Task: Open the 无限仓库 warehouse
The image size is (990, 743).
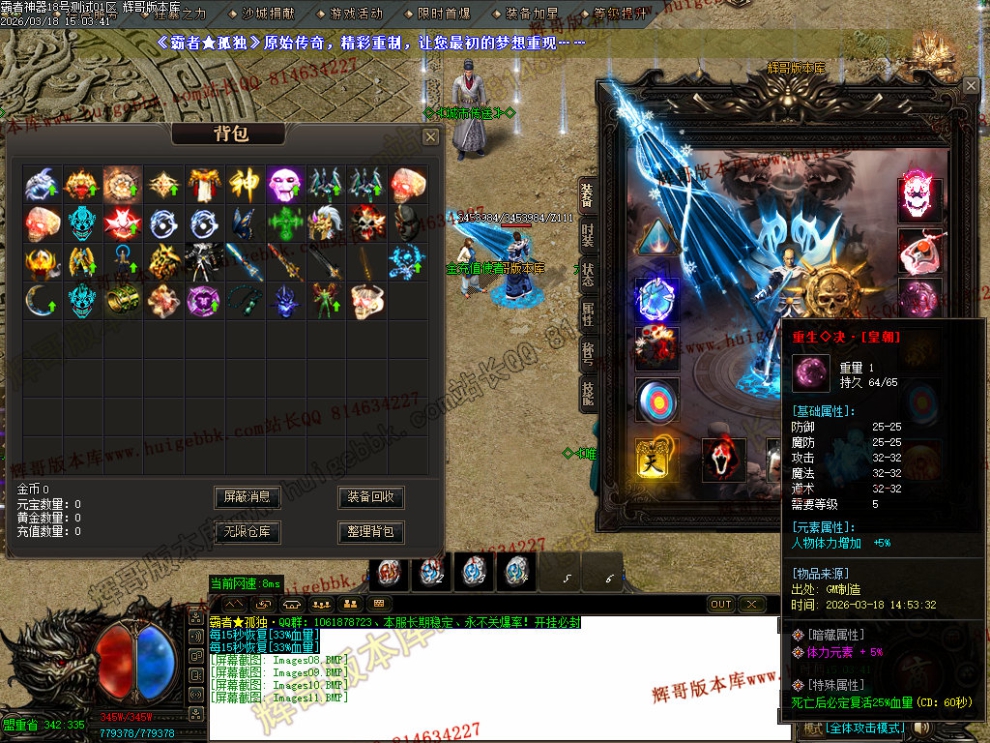Action: [247, 531]
